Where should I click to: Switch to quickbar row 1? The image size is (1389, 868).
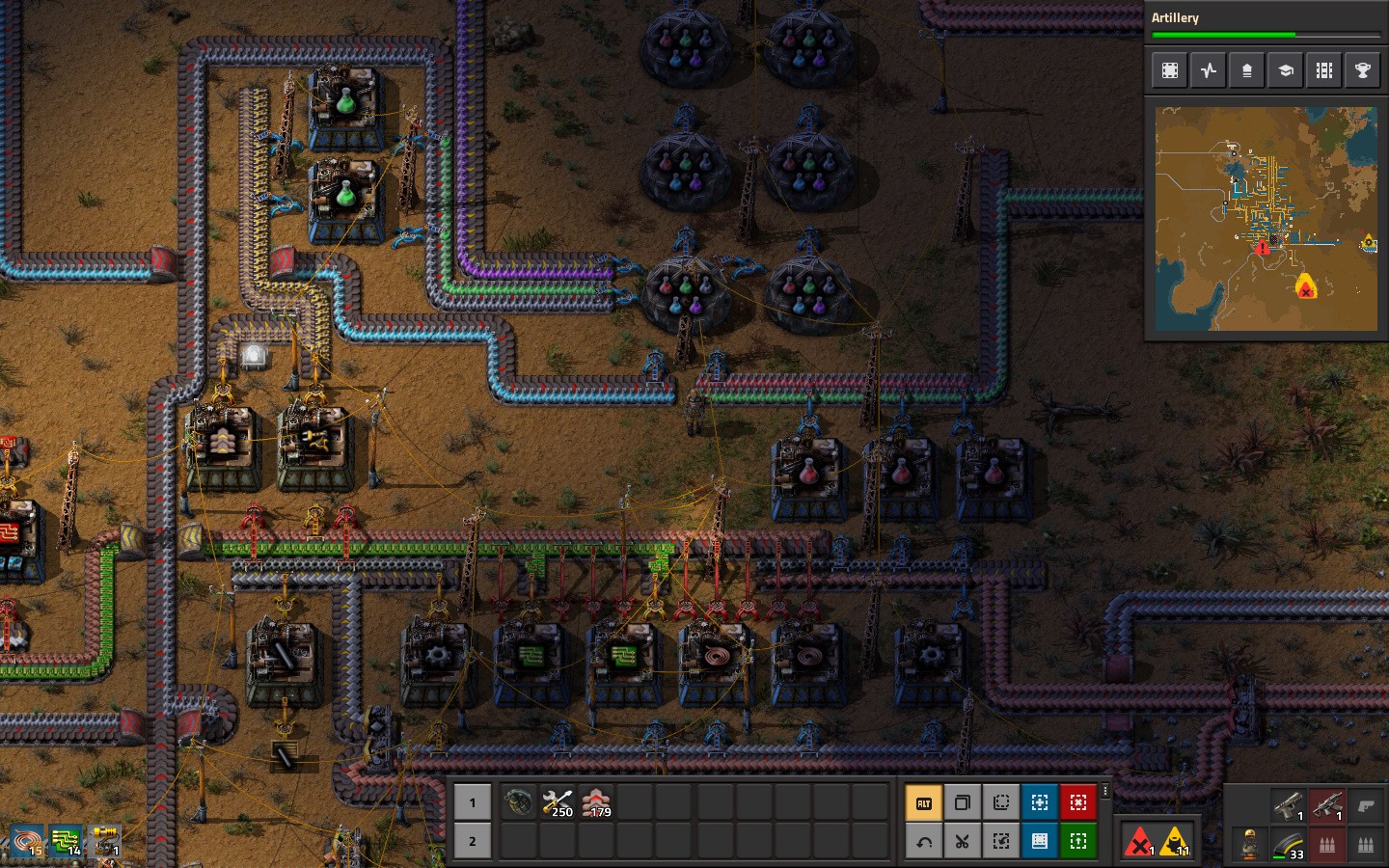coord(473,802)
